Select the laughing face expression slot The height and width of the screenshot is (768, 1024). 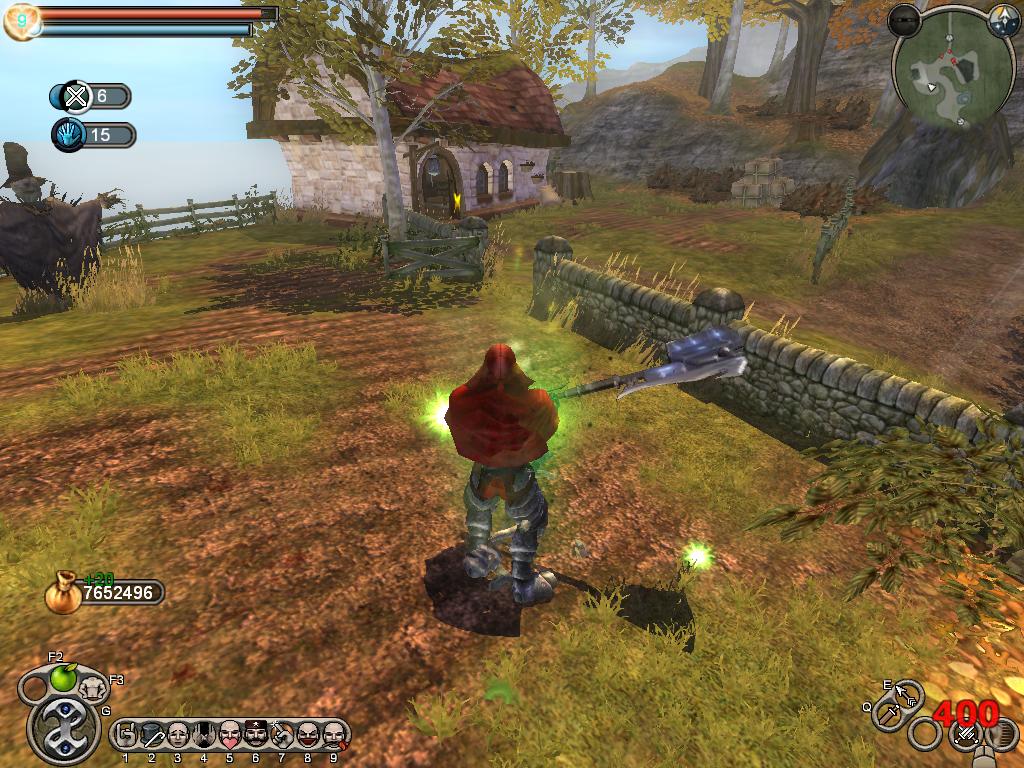pyautogui.click(x=308, y=735)
